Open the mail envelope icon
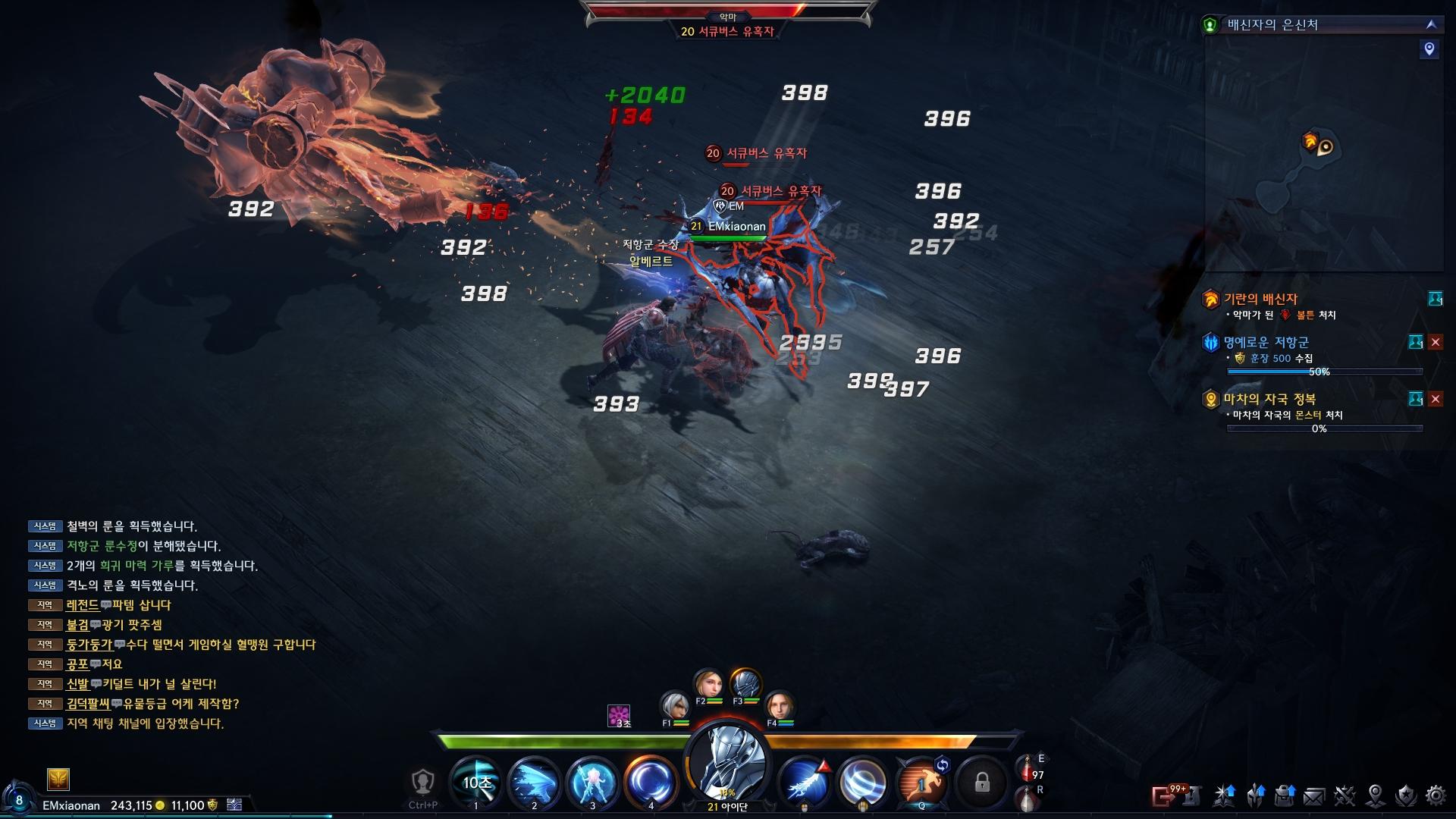 pos(1314,795)
